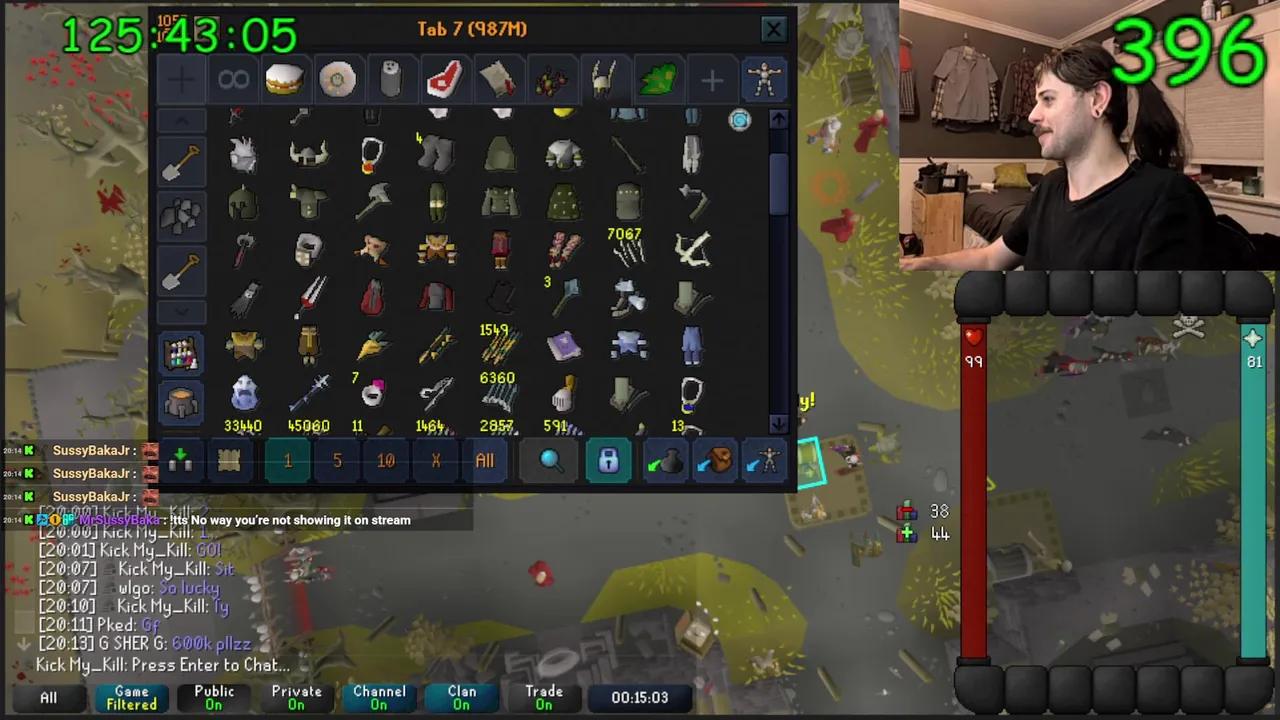Image resolution: width=1280 pixels, height=720 pixels.
Task: Select the cake bank tab icon
Action: click(284, 80)
